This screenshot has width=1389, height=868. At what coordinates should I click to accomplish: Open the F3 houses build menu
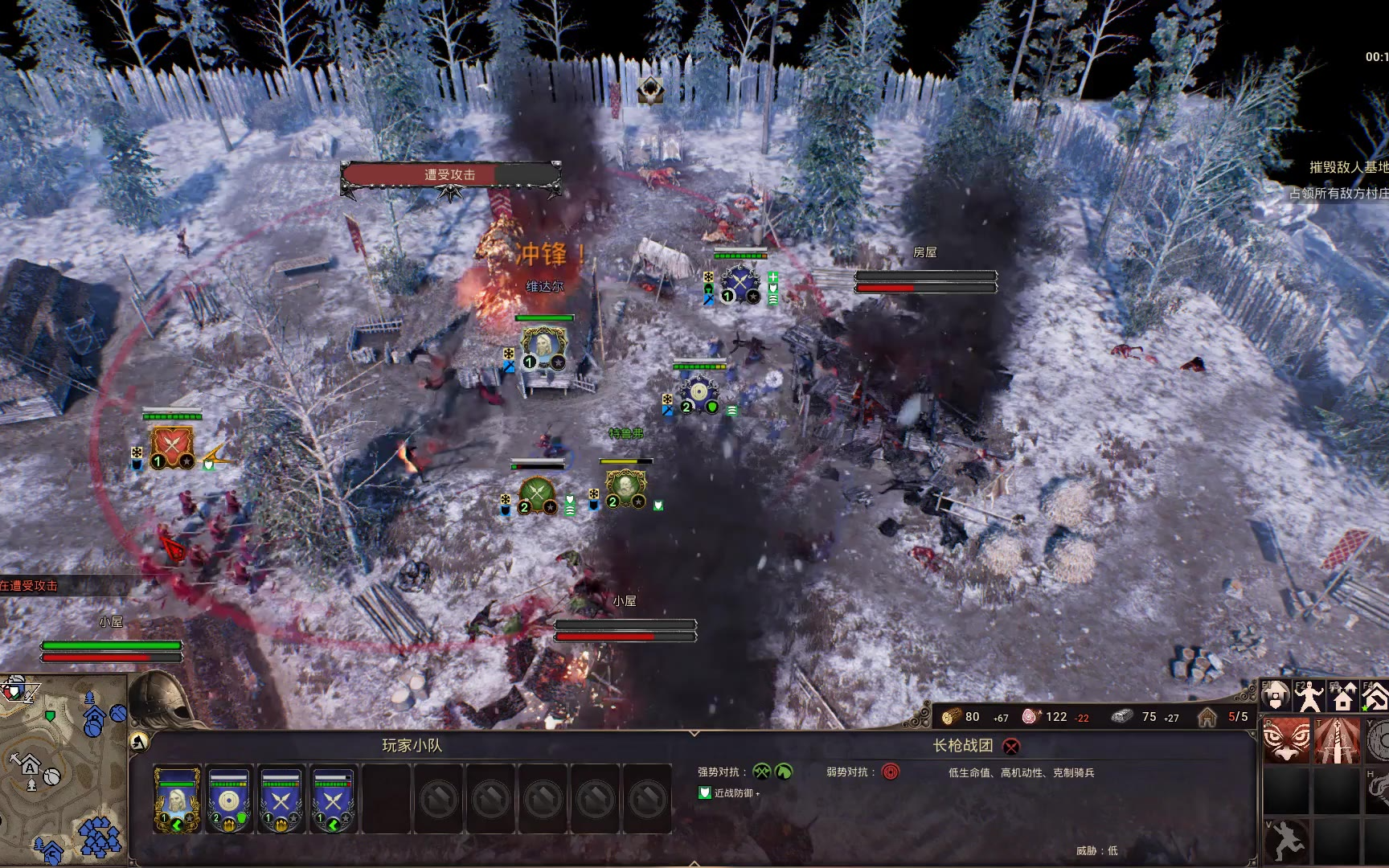[x=1342, y=696]
